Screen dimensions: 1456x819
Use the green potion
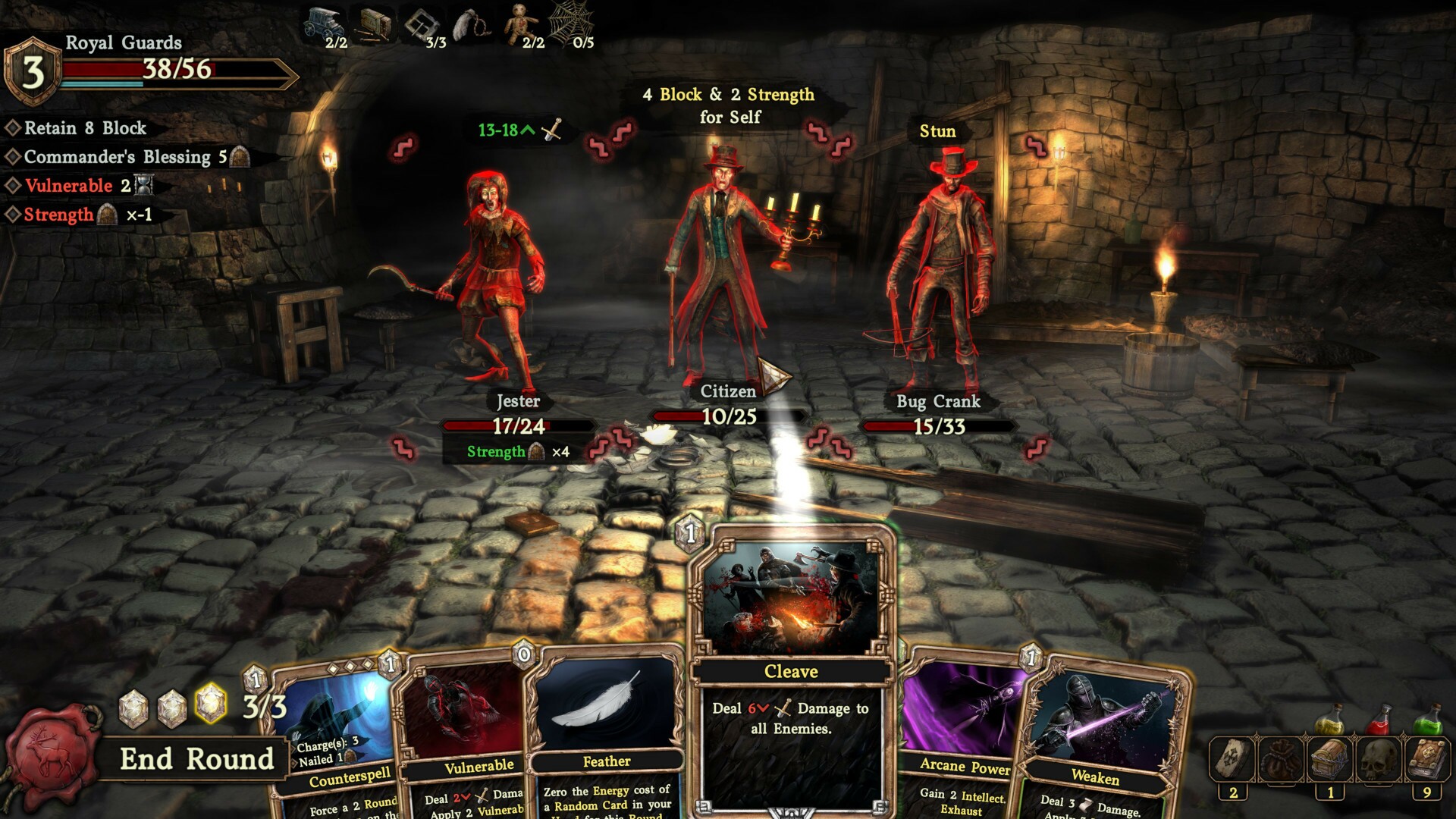(1429, 719)
